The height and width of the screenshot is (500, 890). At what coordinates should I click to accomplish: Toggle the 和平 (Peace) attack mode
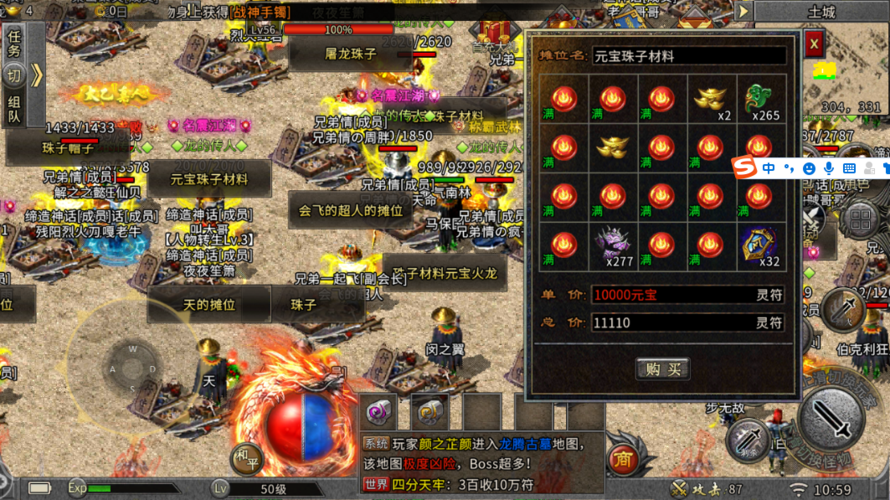244,459
